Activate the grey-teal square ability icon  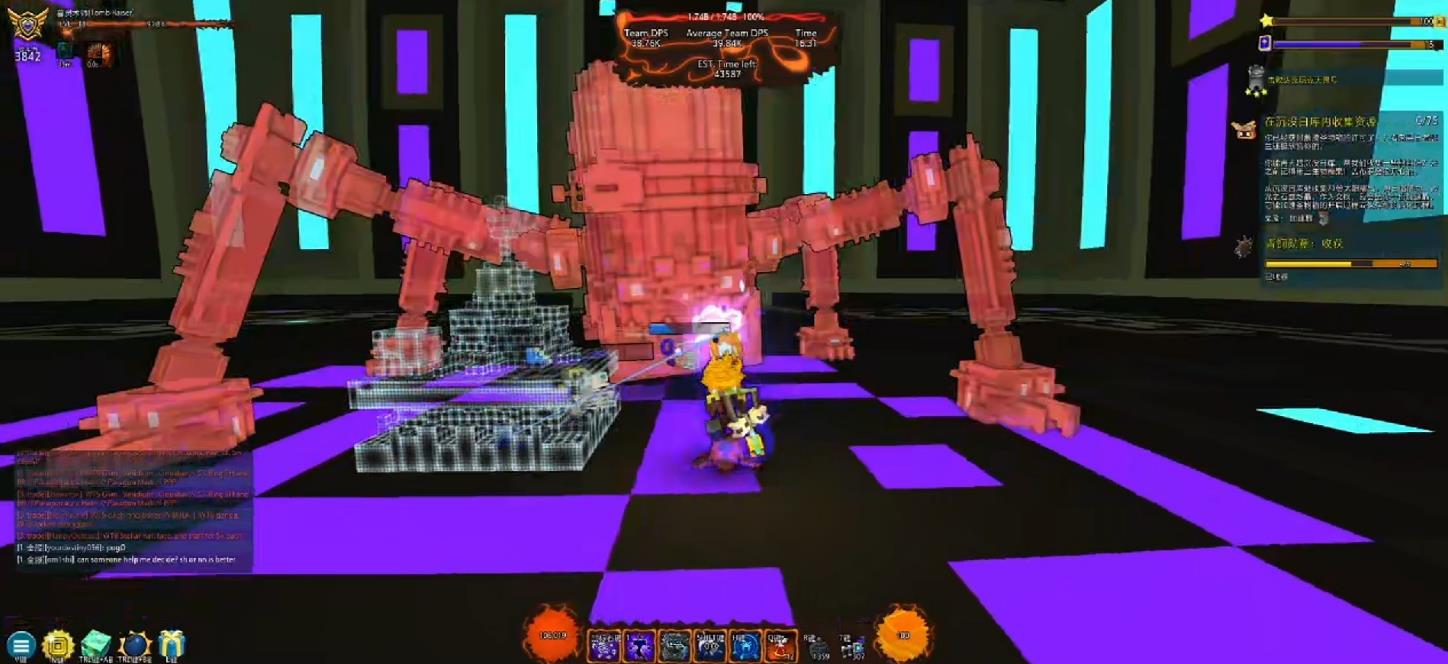[675, 646]
